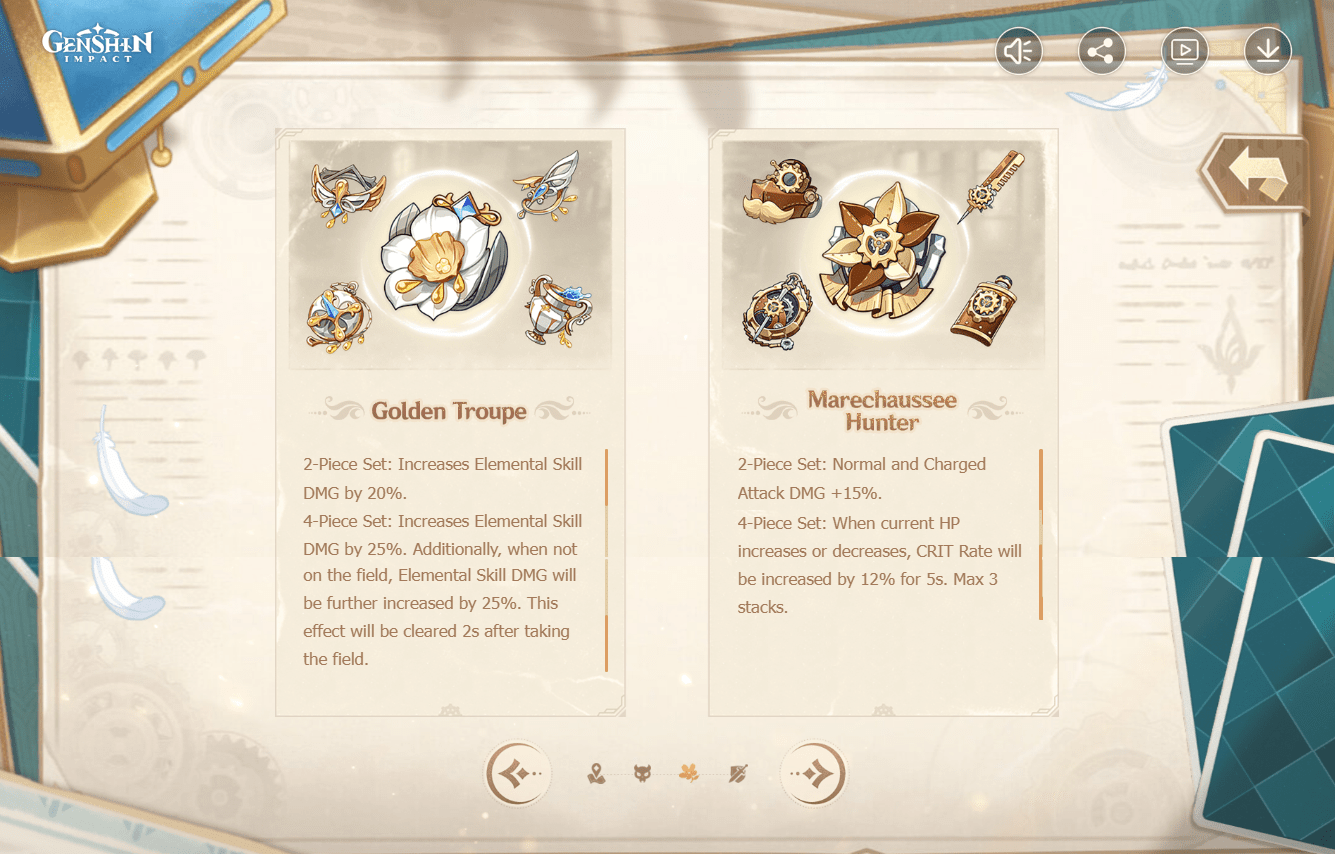Switch to the sword-and-shield weapons section icon
This screenshot has width=1335, height=854.
737,771
